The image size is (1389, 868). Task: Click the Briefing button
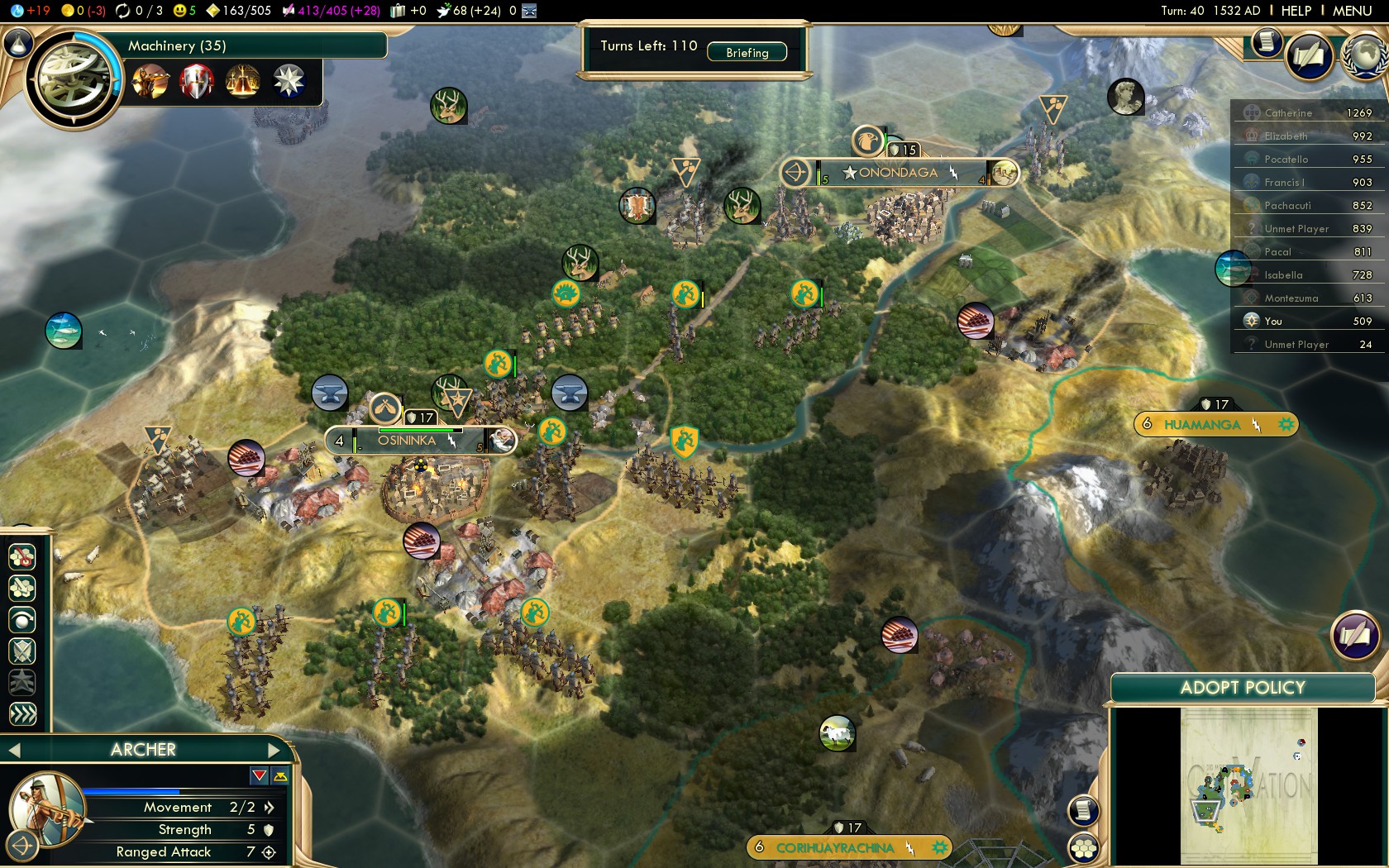[x=747, y=52]
